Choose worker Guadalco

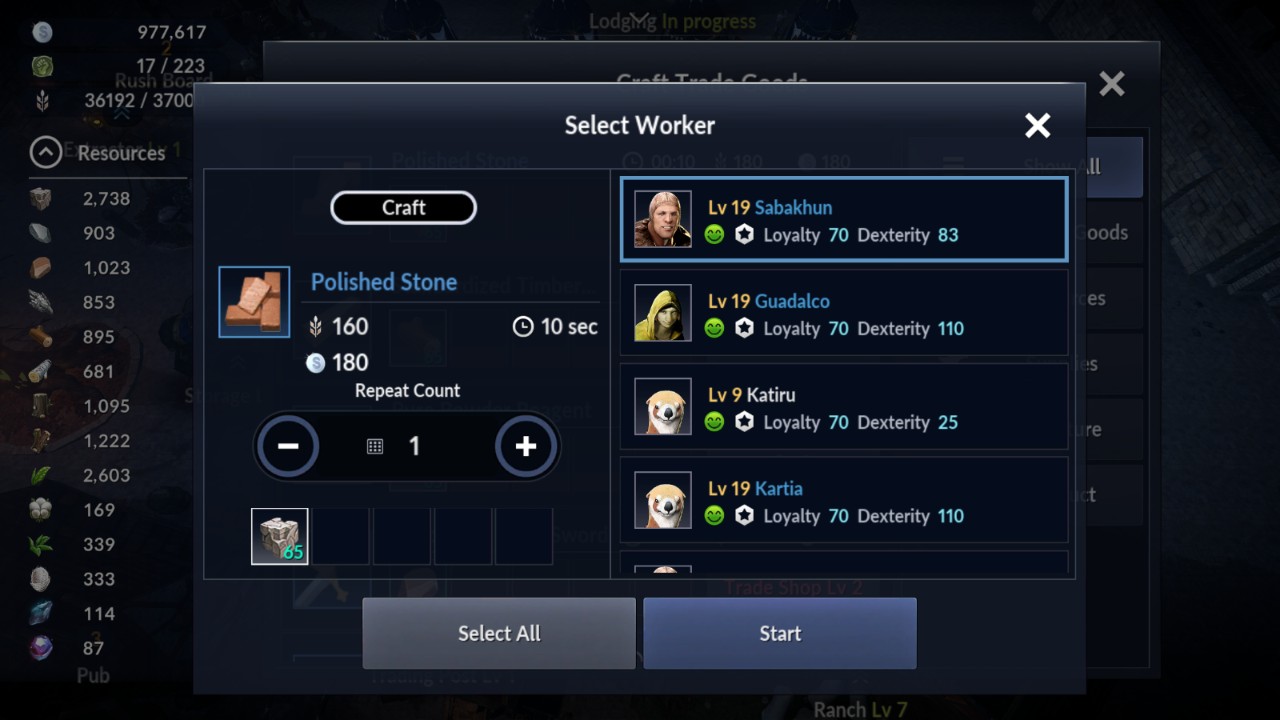(844, 314)
